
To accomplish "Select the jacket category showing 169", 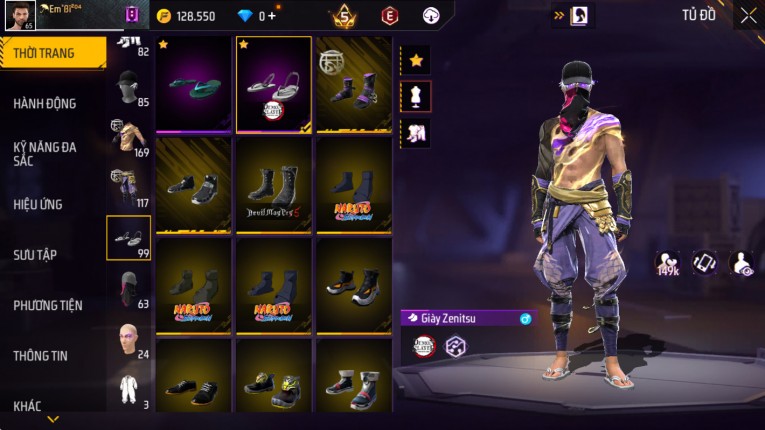I will click(x=127, y=139).
